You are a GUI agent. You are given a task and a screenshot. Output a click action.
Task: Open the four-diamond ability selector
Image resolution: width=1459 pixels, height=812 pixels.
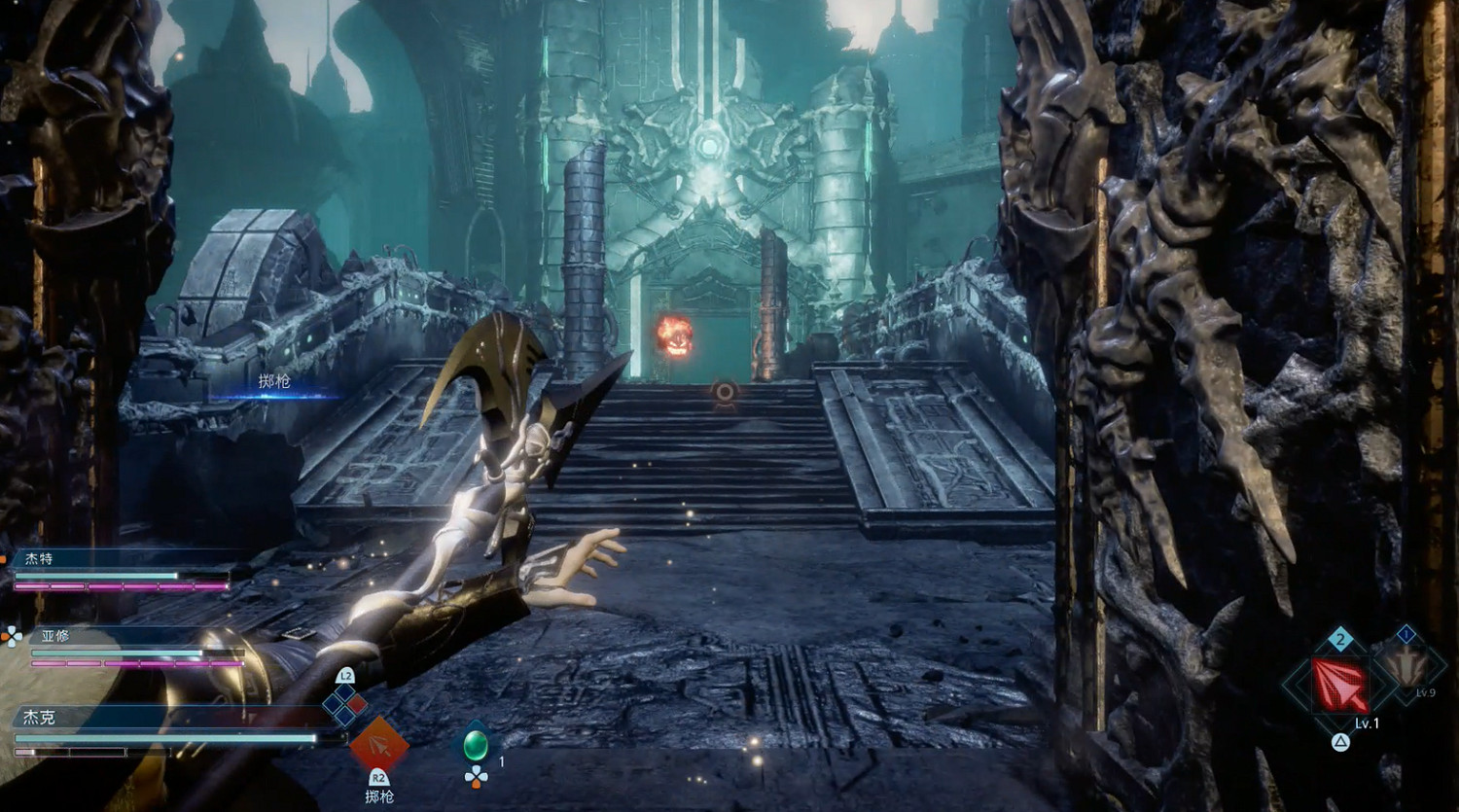click(345, 706)
